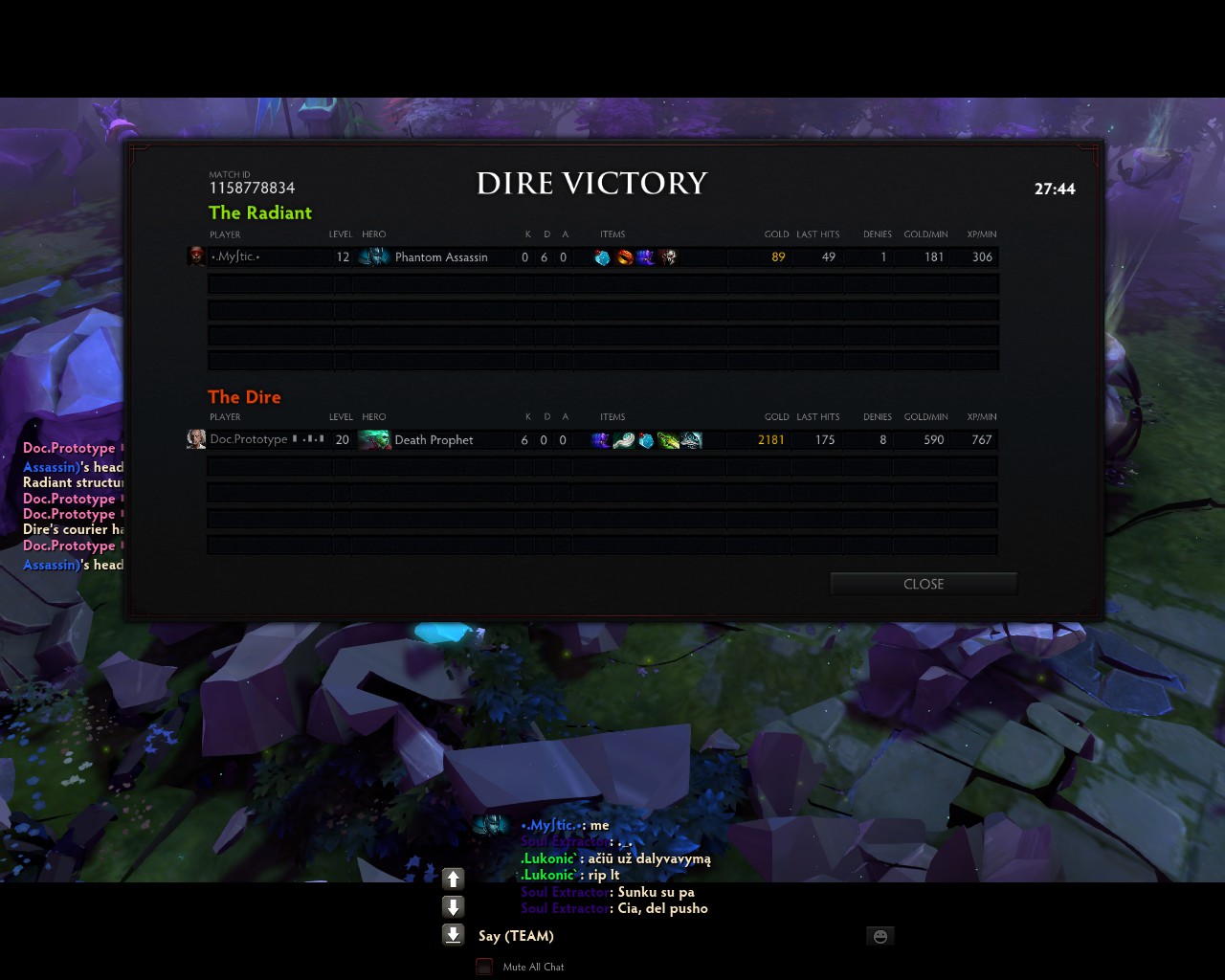Inspect Death Prophet's white swirl item
This screenshot has width=1225, height=980.
click(x=623, y=440)
